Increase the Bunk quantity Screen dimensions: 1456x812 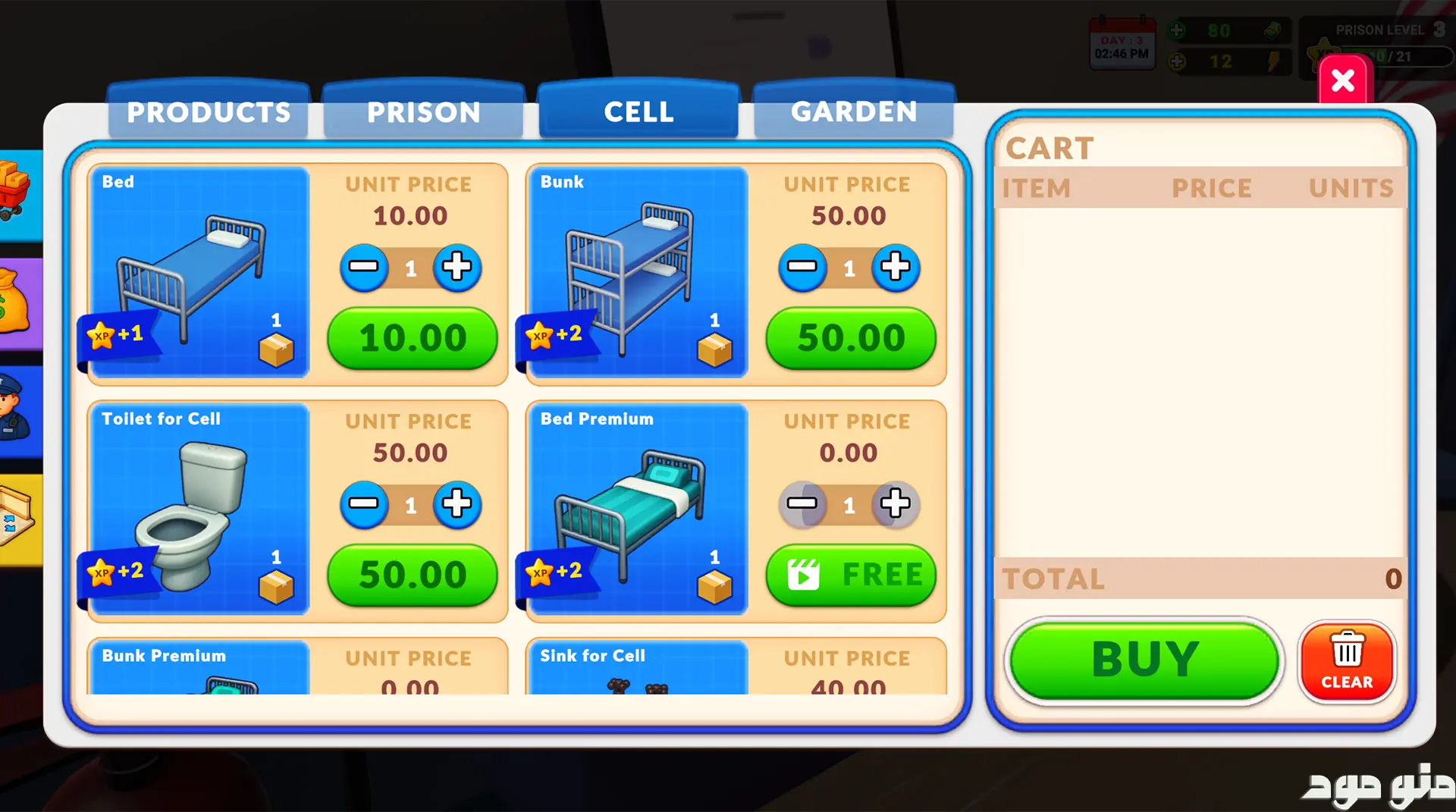tap(895, 267)
